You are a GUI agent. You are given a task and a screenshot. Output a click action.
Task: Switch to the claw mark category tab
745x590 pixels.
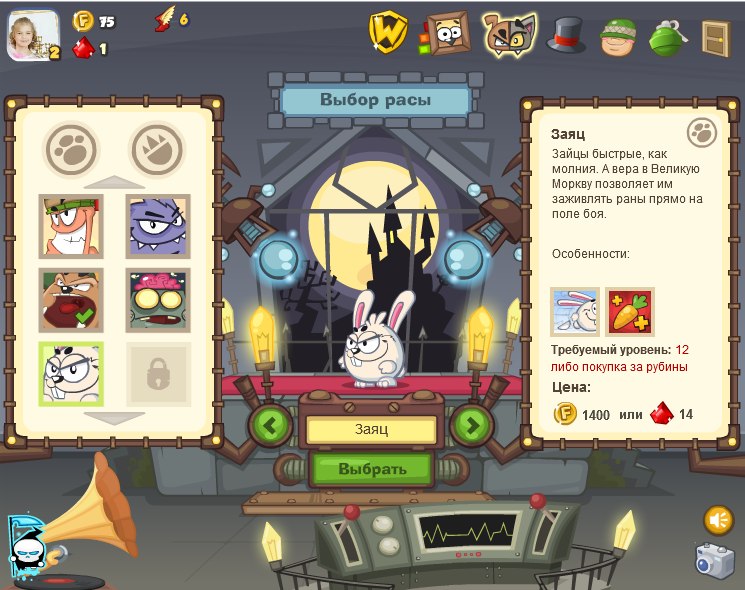pyautogui.click(x=158, y=149)
